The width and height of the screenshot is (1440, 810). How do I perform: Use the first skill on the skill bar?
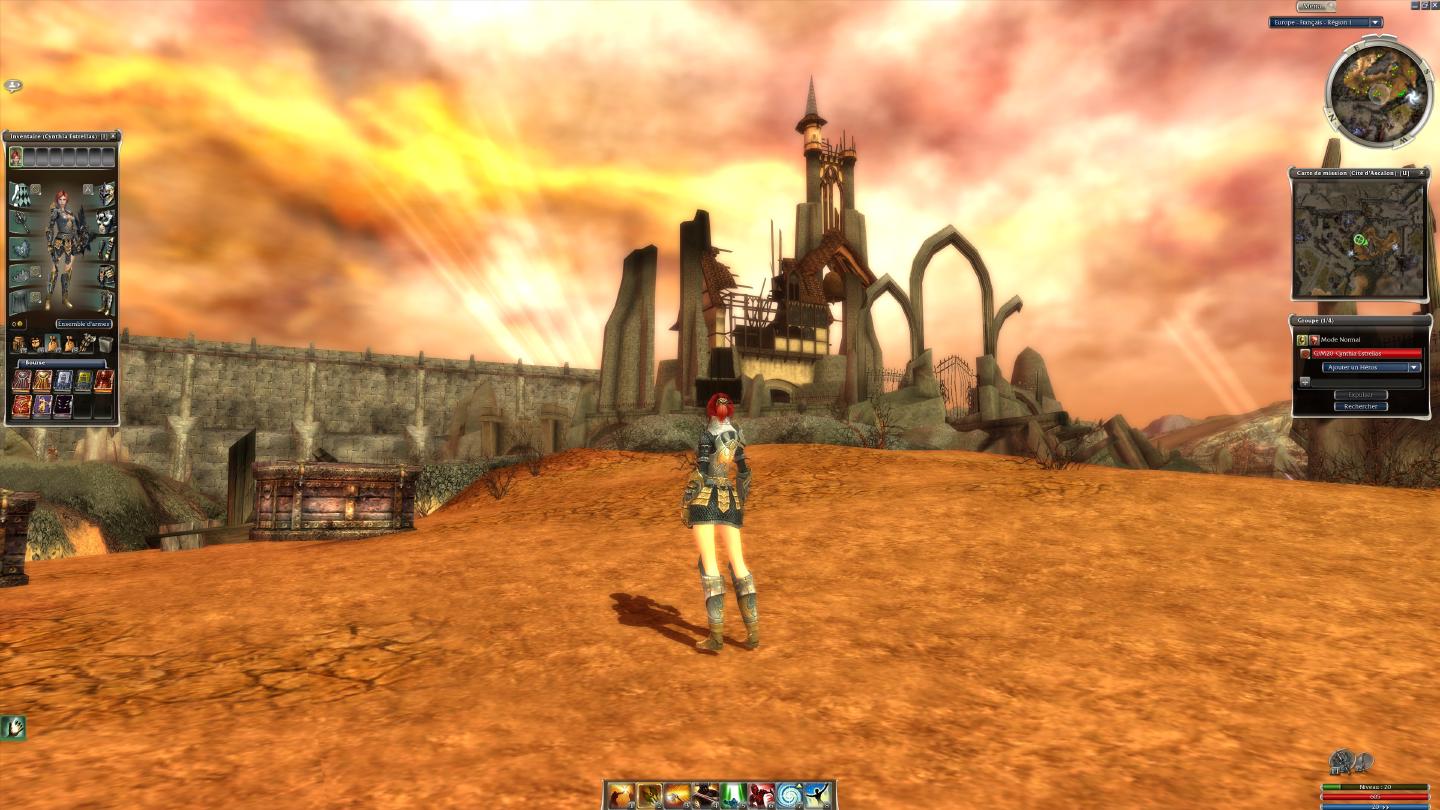620,795
